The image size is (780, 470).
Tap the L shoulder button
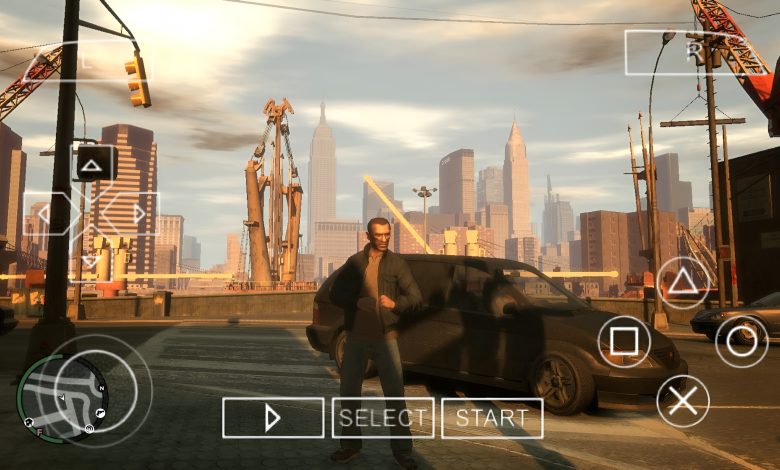coord(87,62)
